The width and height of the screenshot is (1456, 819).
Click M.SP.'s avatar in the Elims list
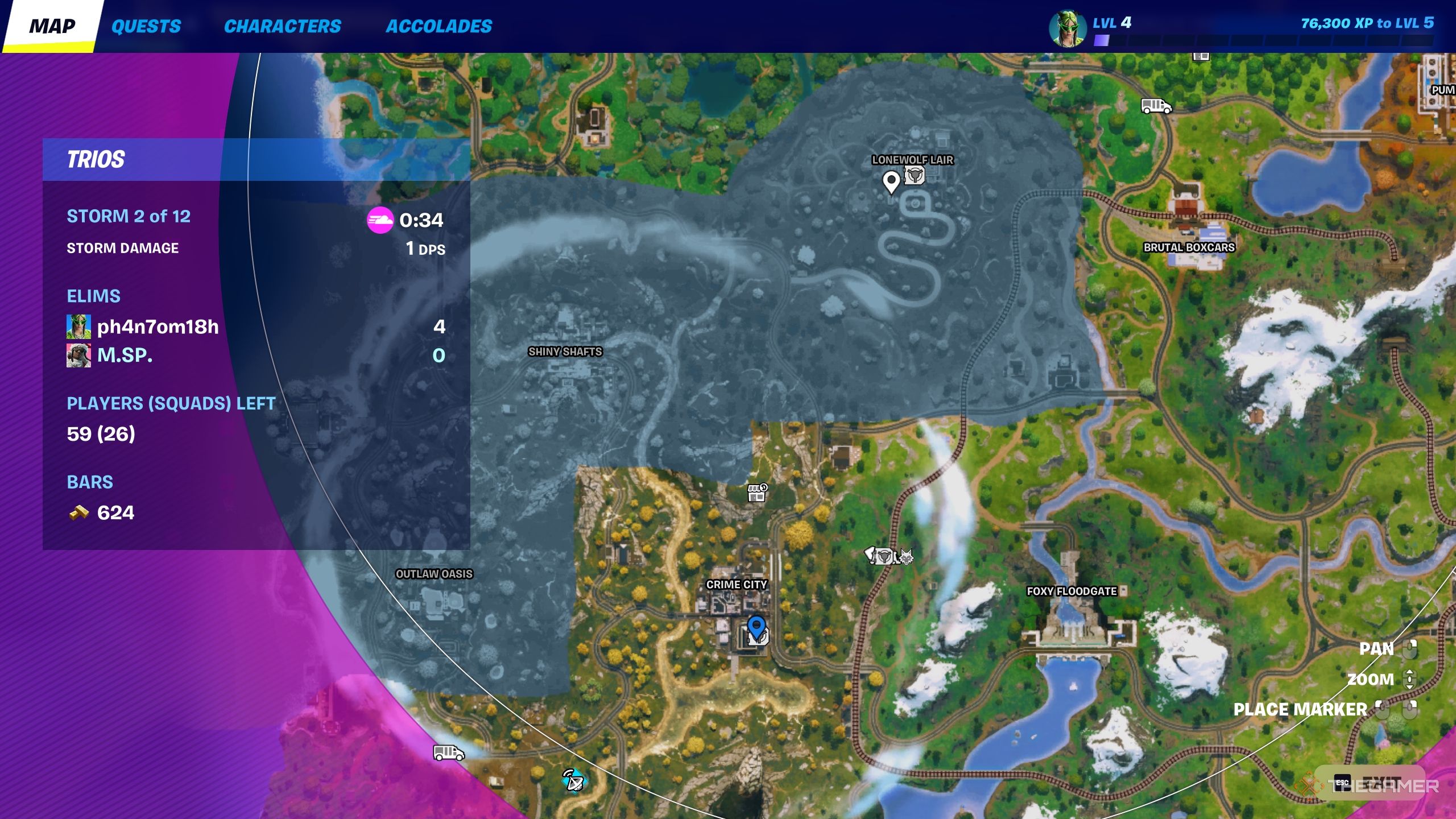[x=78, y=355]
